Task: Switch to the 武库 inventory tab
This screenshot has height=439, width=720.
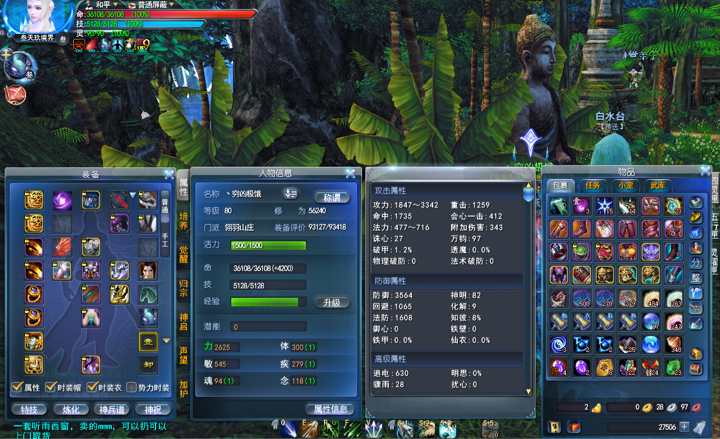Action: pyautogui.click(x=656, y=185)
